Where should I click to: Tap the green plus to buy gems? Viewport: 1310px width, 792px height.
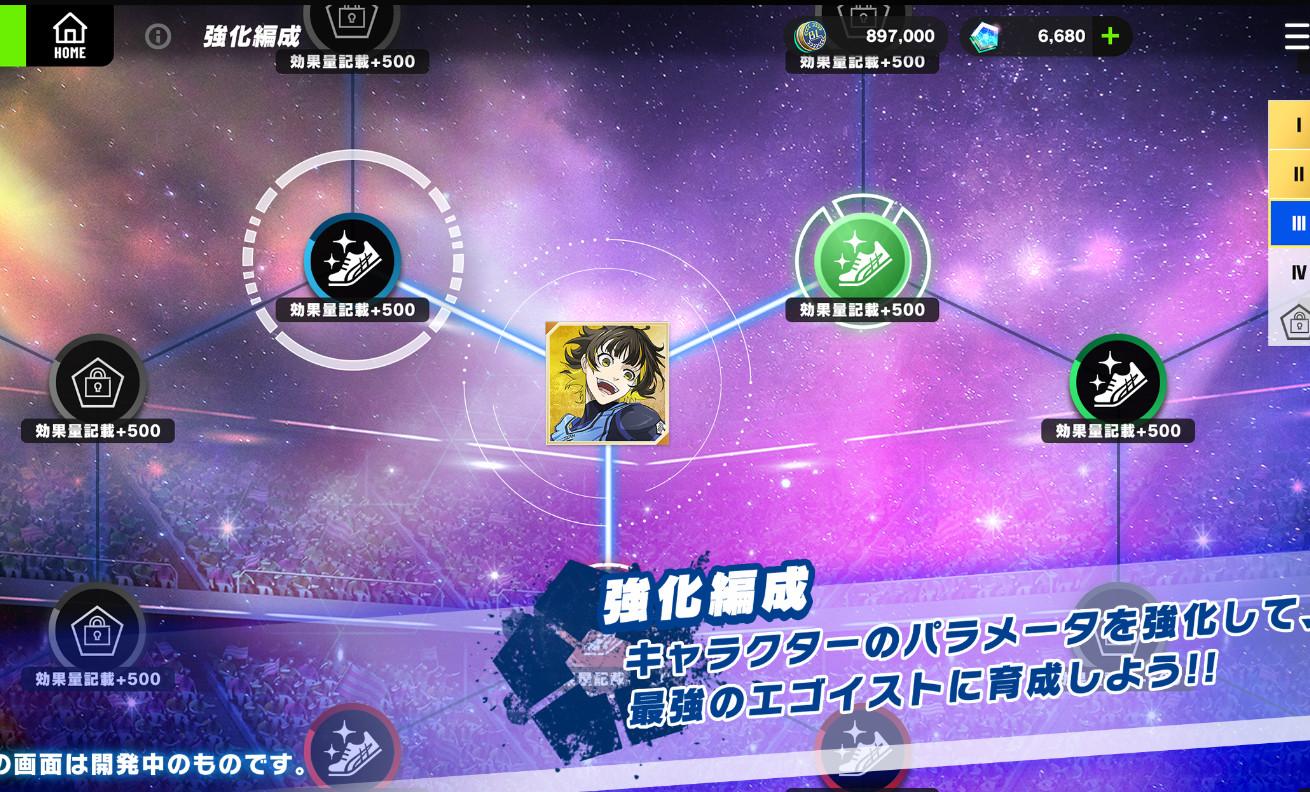click(x=1109, y=35)
